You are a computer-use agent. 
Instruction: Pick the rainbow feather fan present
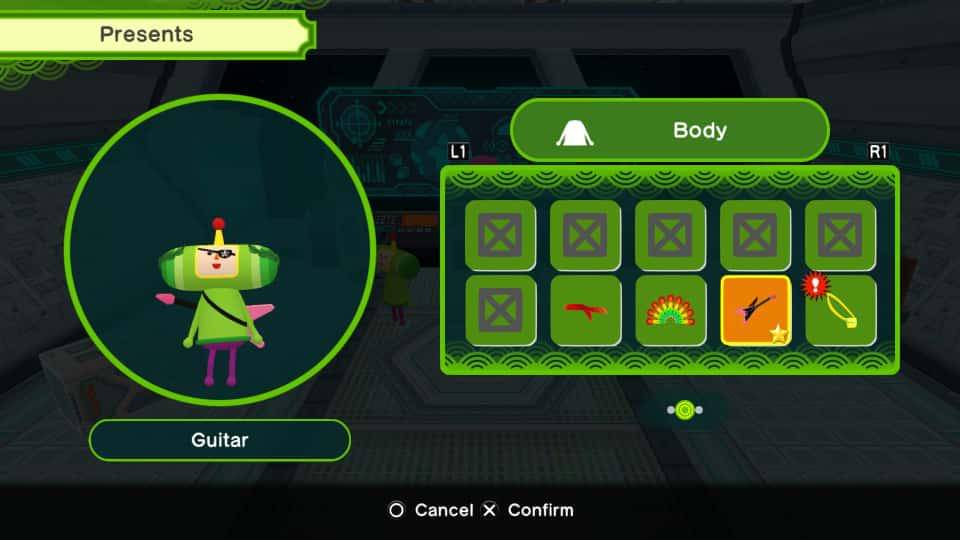(x=670, y=311)
